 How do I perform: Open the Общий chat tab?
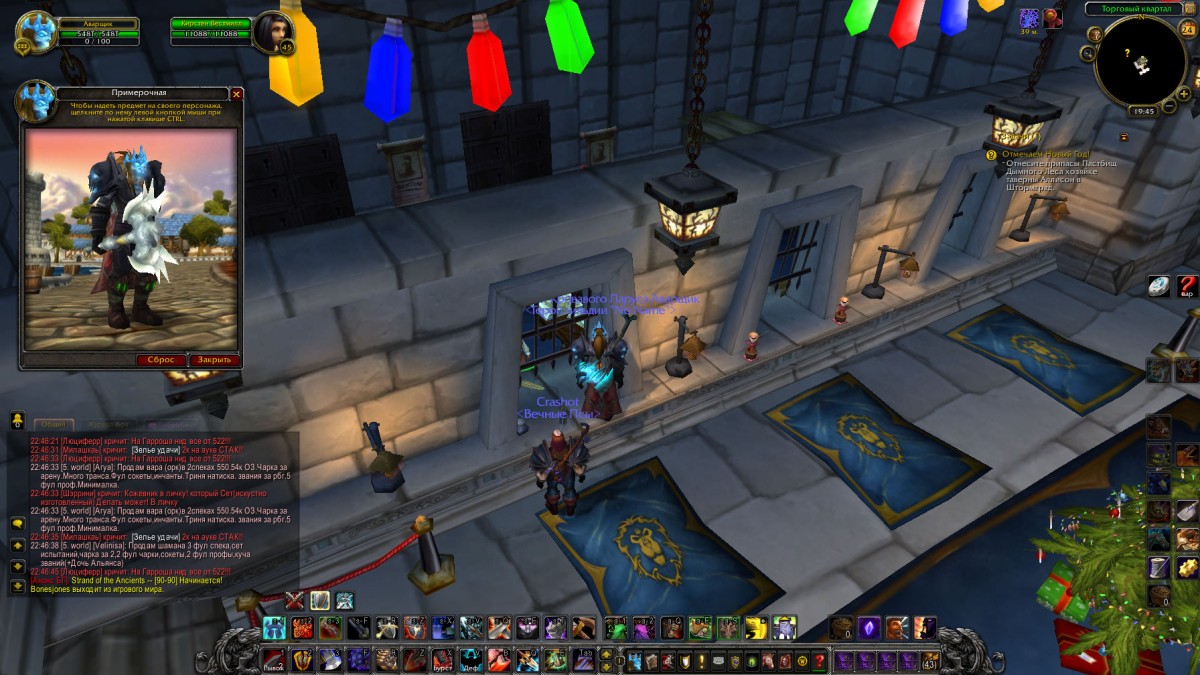point(53,424)
